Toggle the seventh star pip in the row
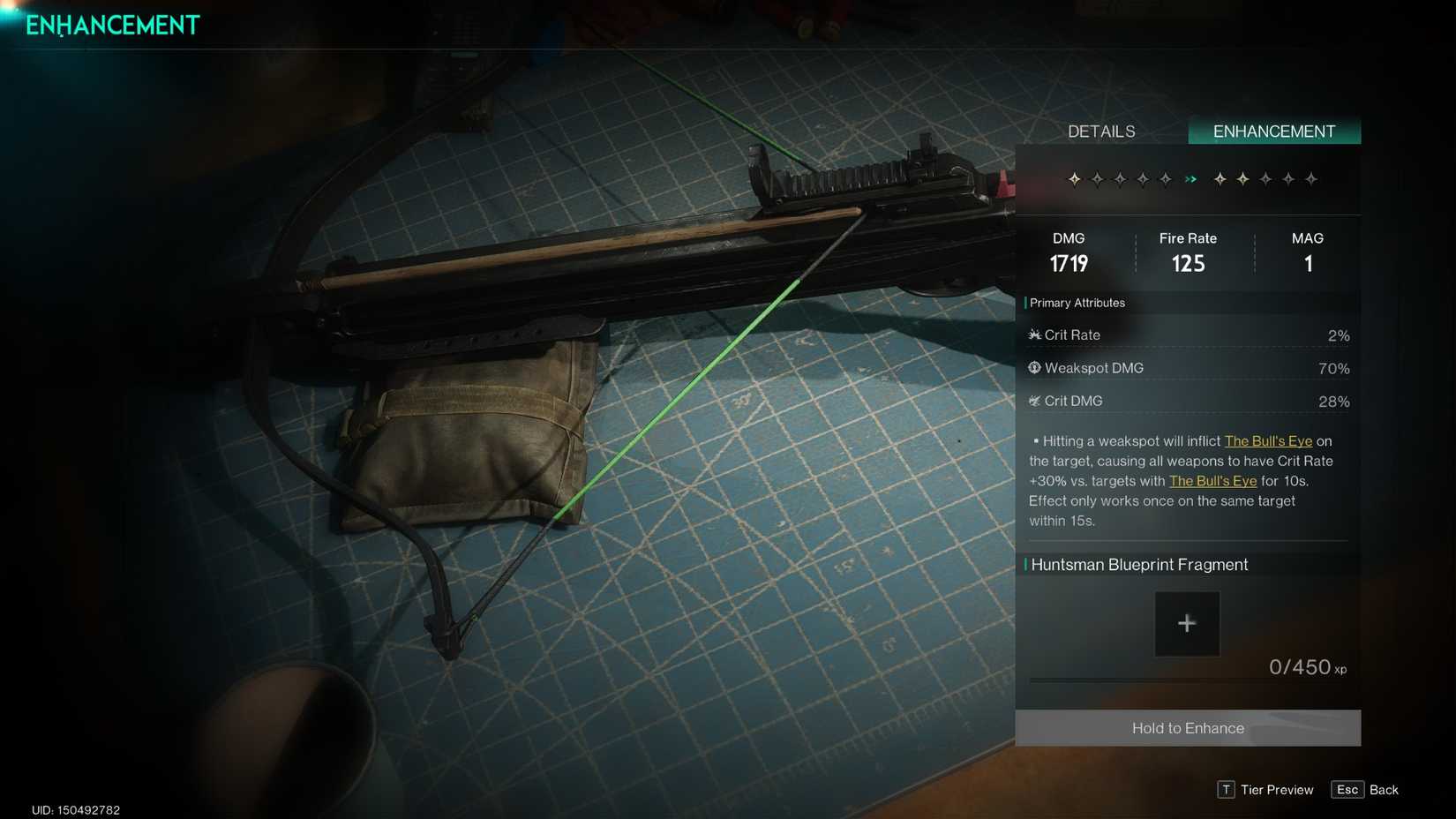 point(1242,179)
